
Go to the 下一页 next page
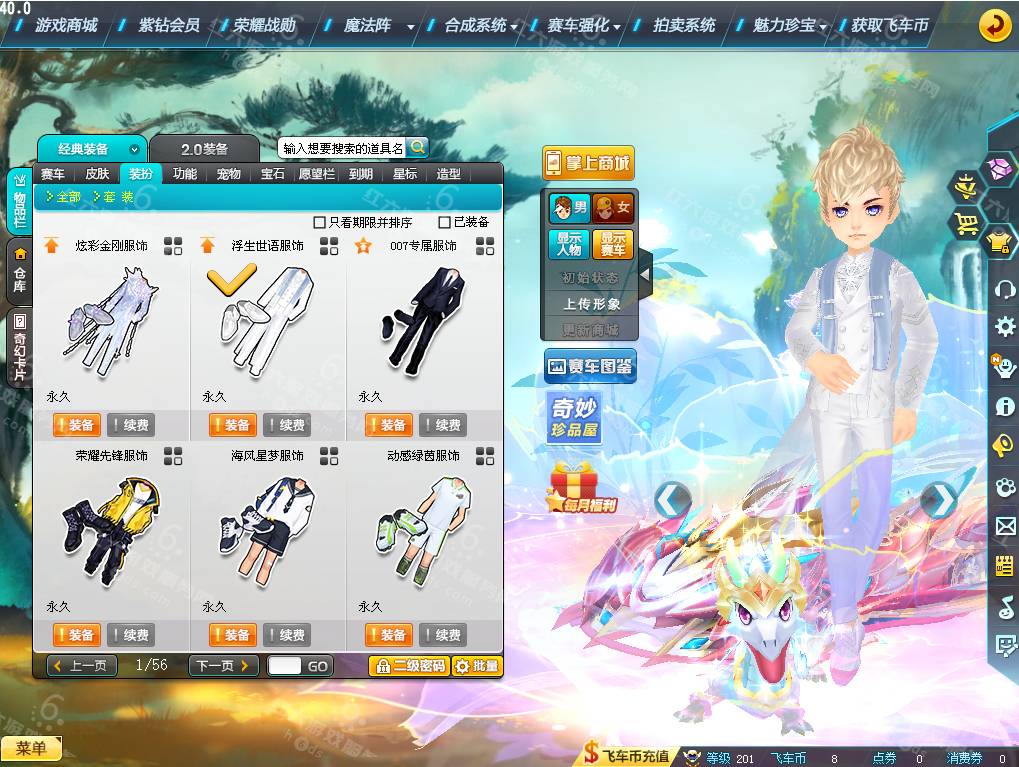coord(223,665)
